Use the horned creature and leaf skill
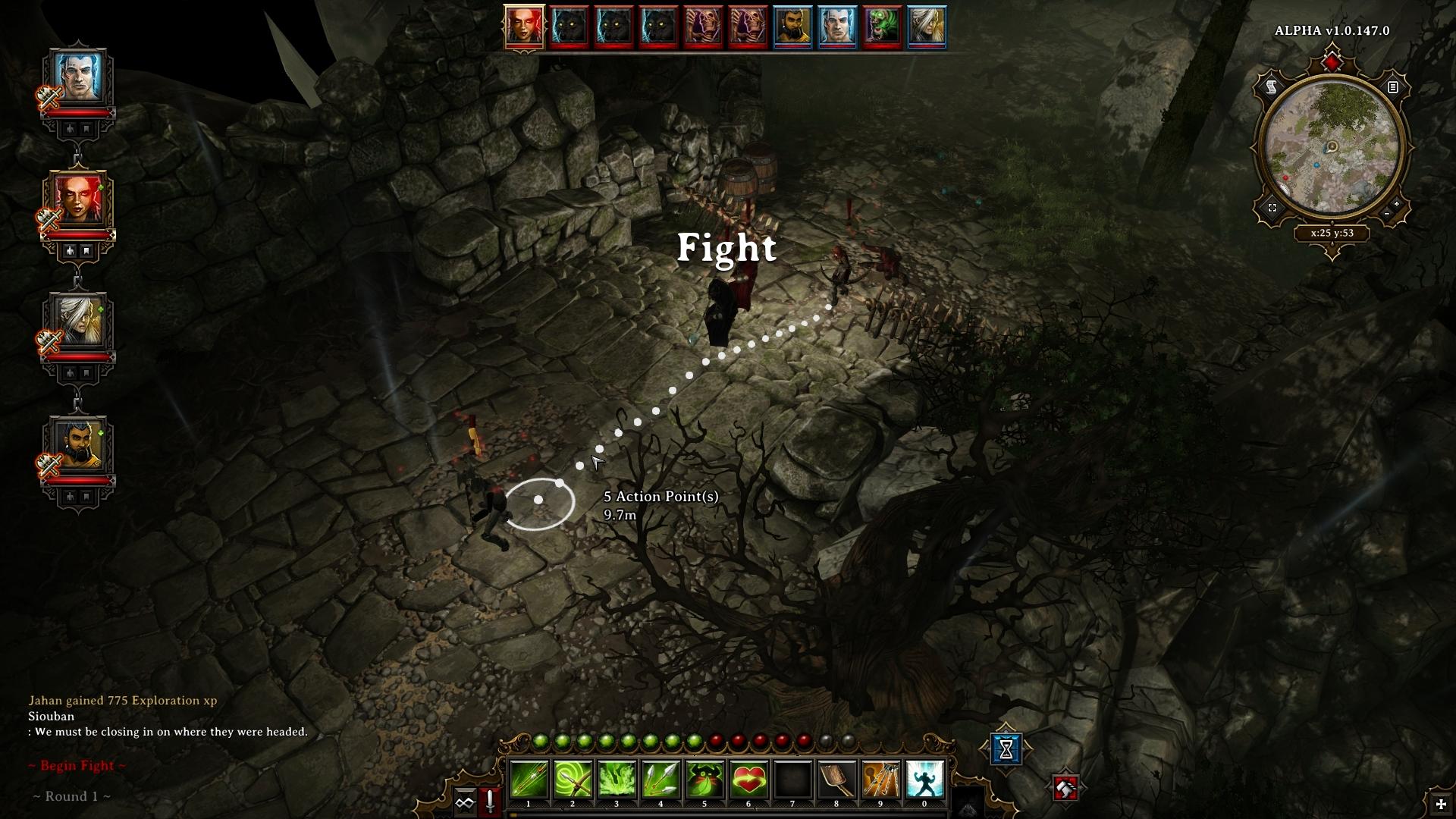The height and width of the screenshot is (819, 1456). (704, 780)
